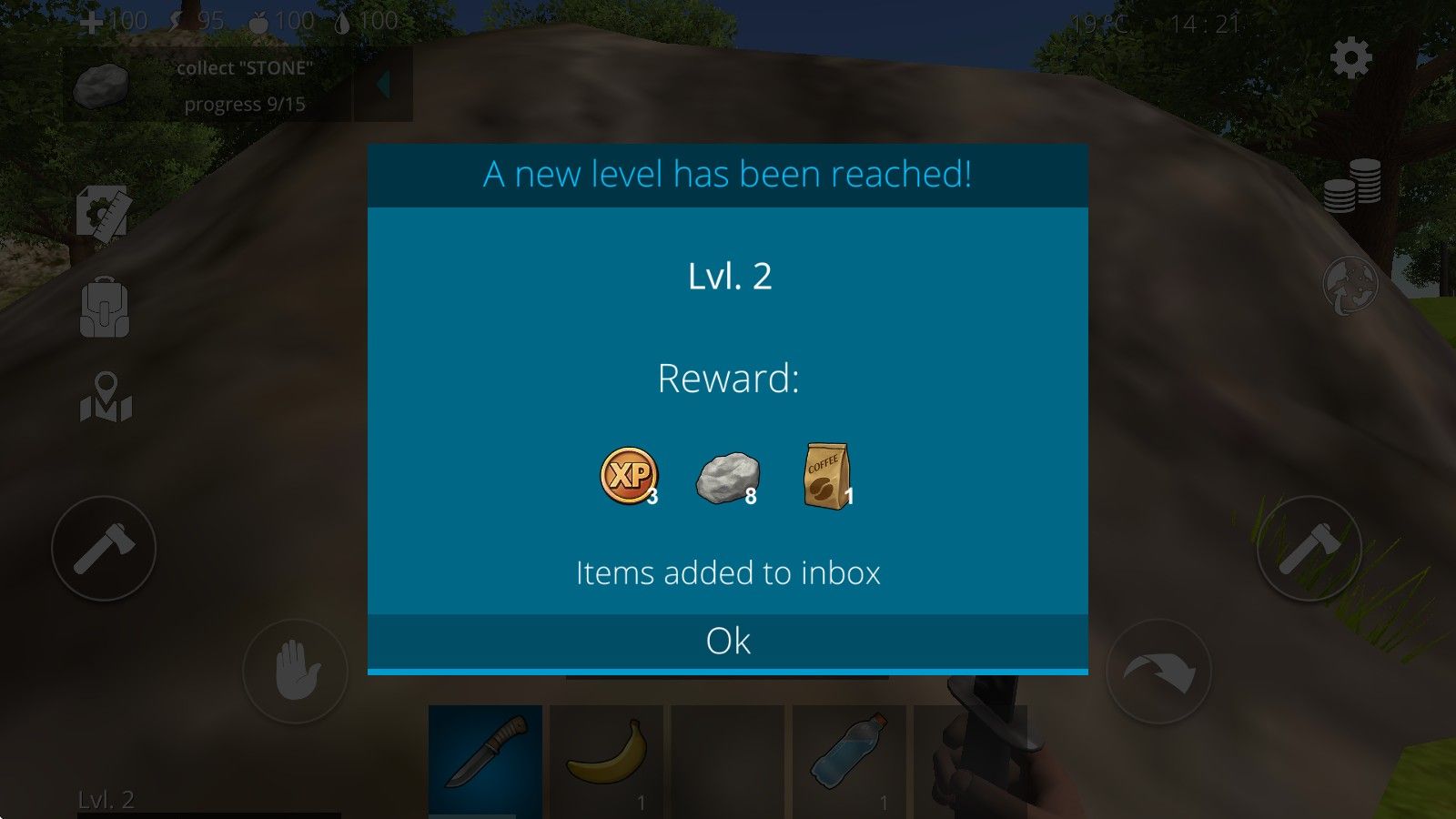1456x819 pixels.
Task: Tap the left axe attack button
Action: [x=104, y=548]
